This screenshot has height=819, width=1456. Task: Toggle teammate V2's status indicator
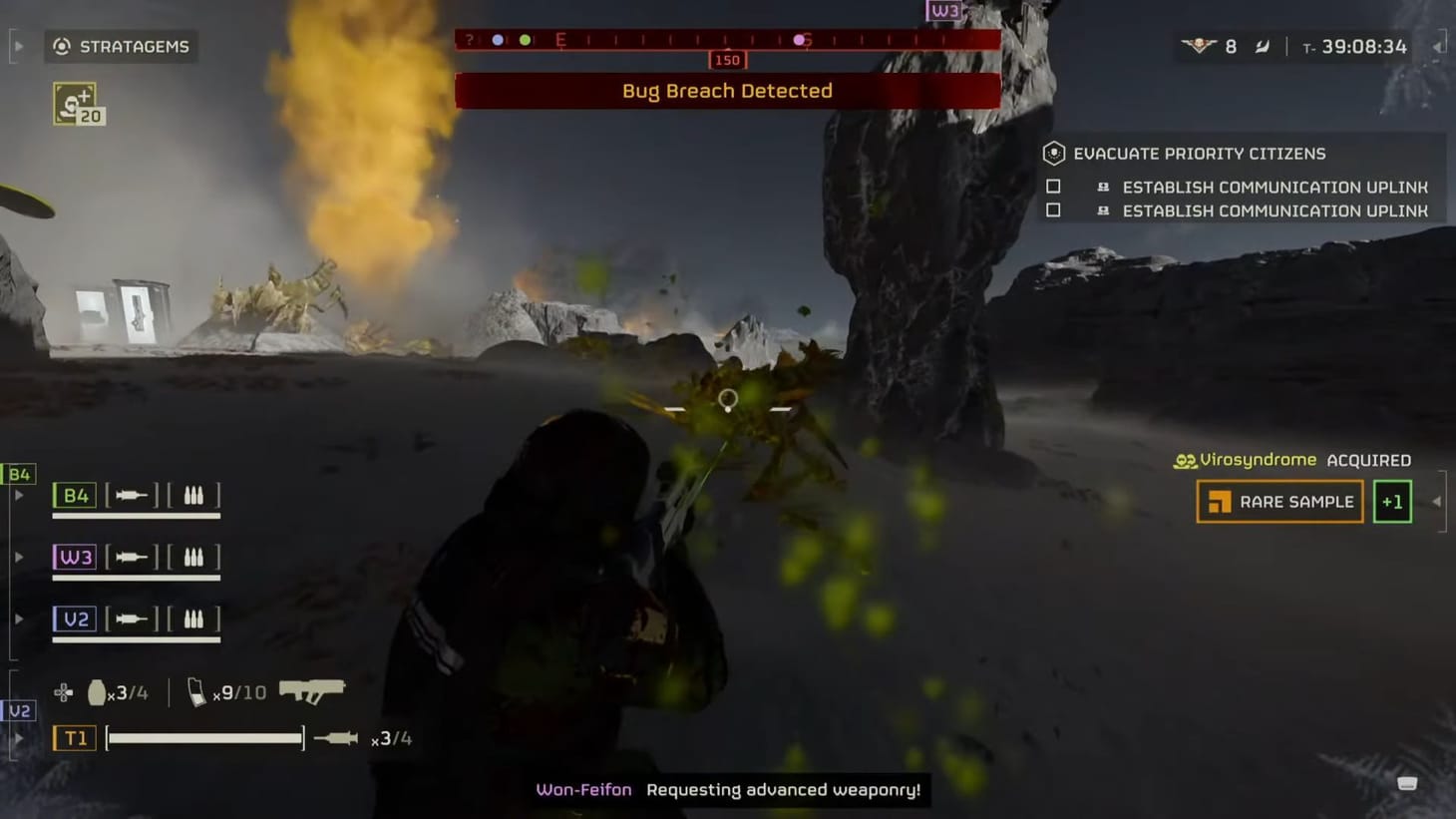(x=17, y=711)
